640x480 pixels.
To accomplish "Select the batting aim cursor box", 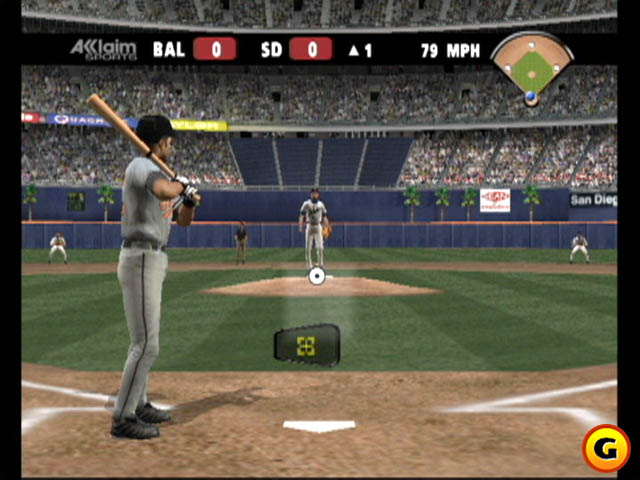I will 307,345.
